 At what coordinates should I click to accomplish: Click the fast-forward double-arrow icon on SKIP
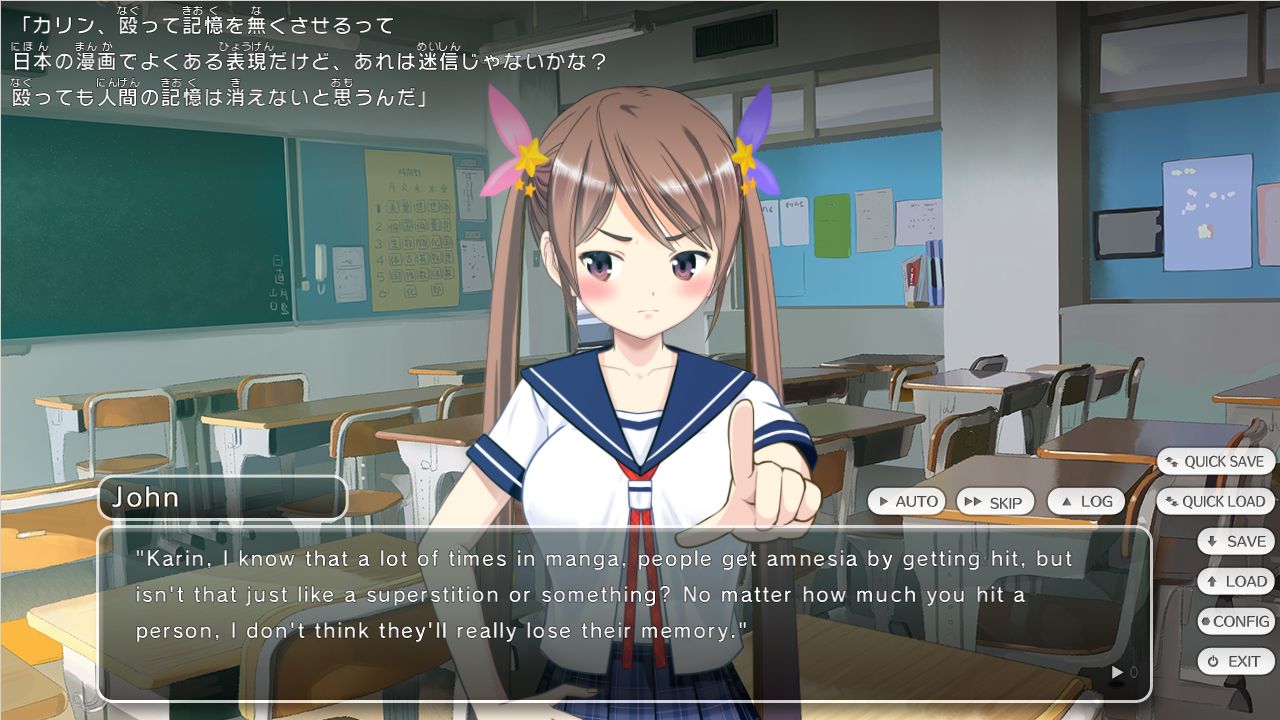pyautogui.click(x=971, y=500)
